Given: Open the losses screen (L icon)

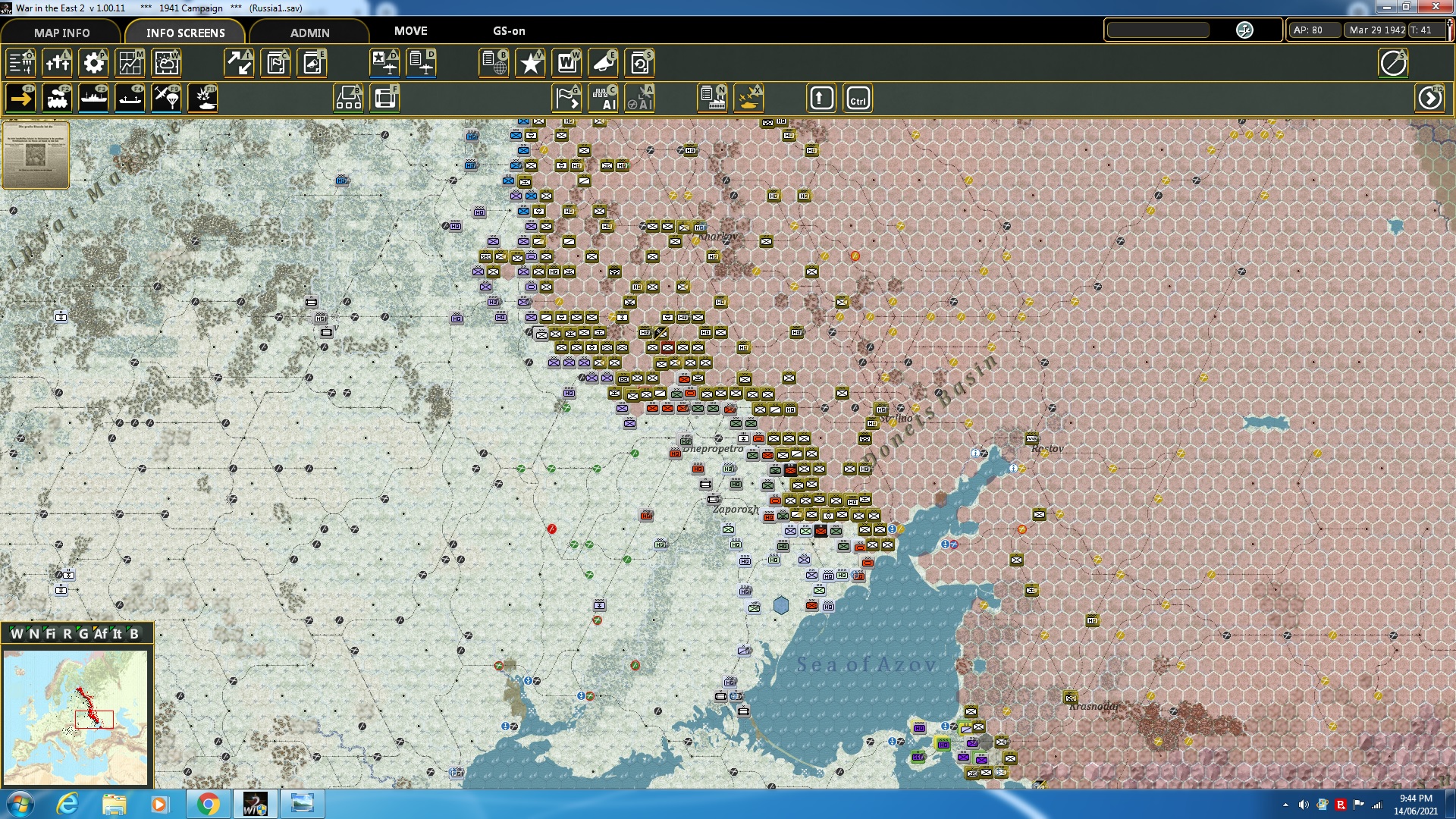Looking at the screenshot, I should [57, 63].
